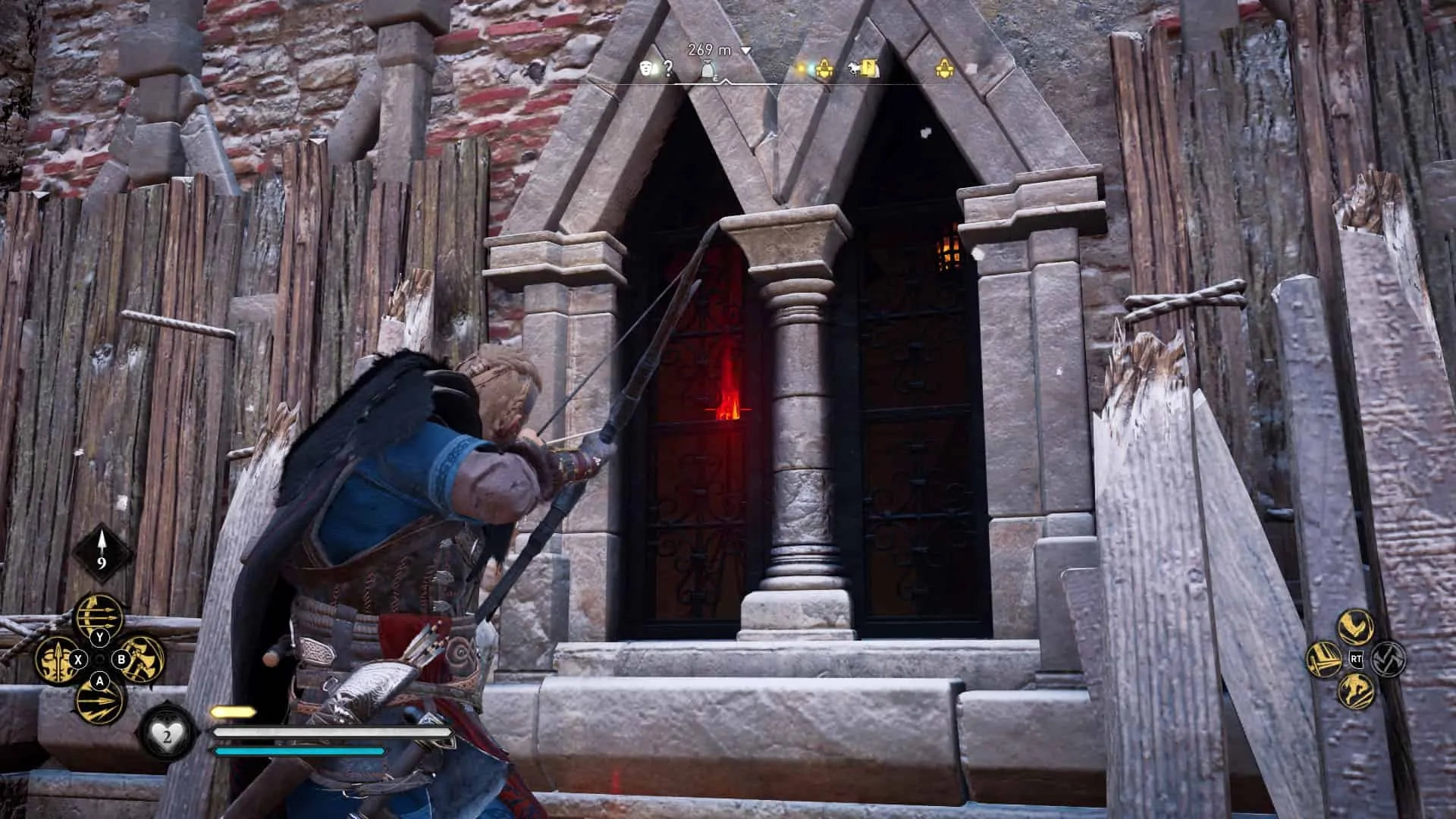Expand the chevron below the objective icon
The image size is (1456, 819).
click(726, 83)
